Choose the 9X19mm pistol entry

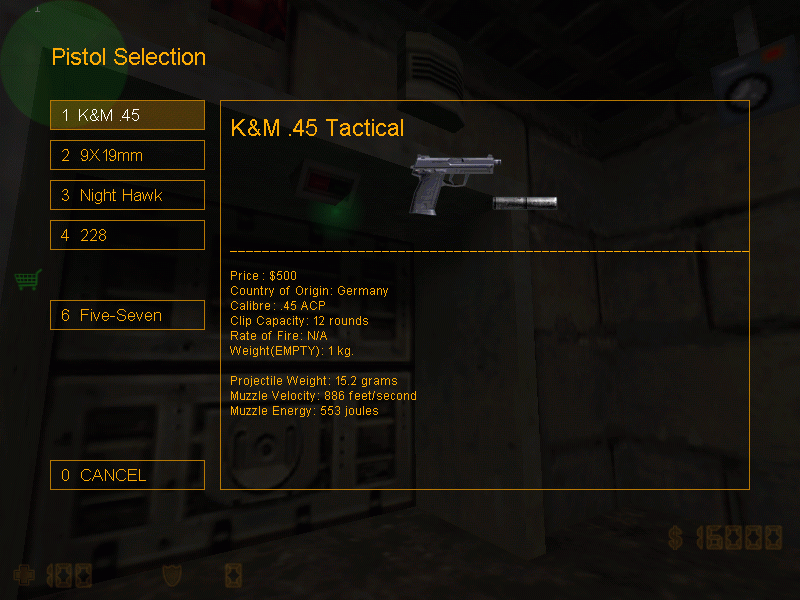127,155
